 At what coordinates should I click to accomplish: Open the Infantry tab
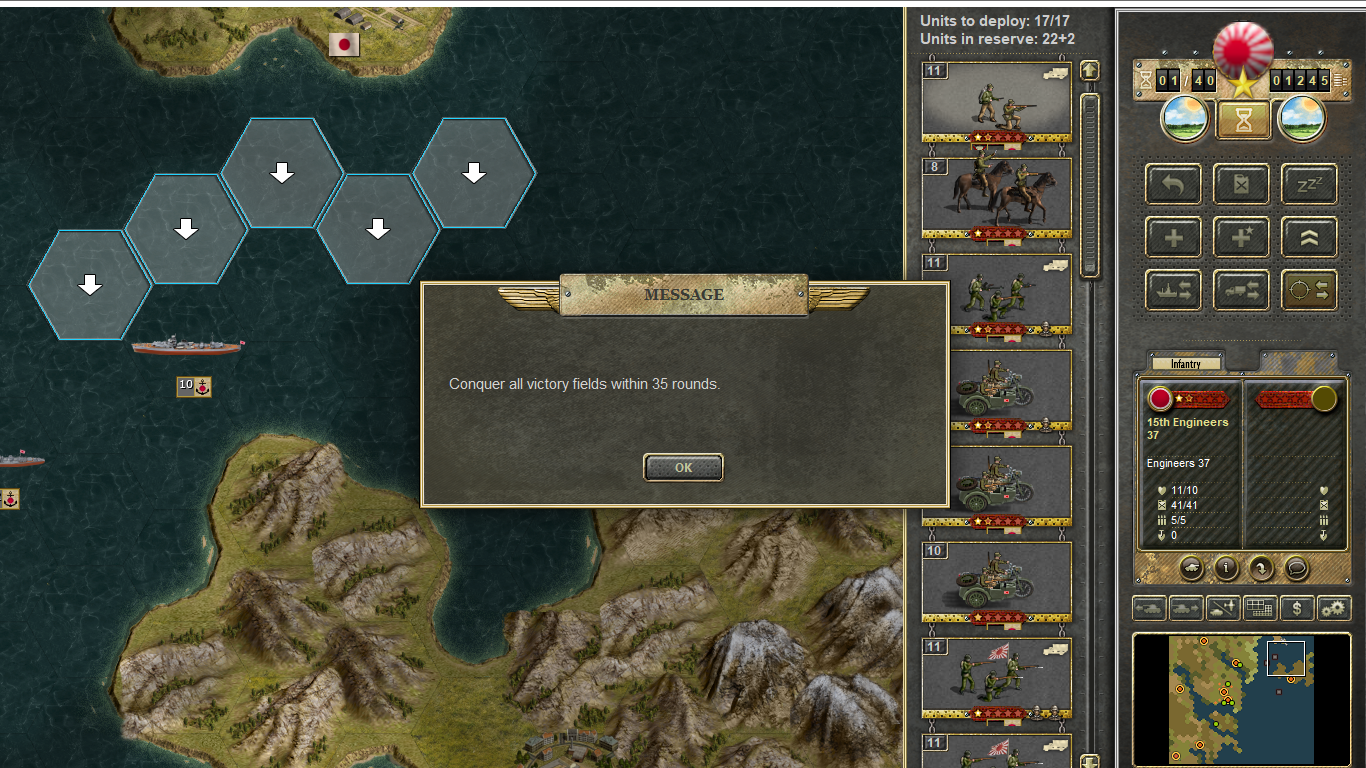click(1186, 364)
